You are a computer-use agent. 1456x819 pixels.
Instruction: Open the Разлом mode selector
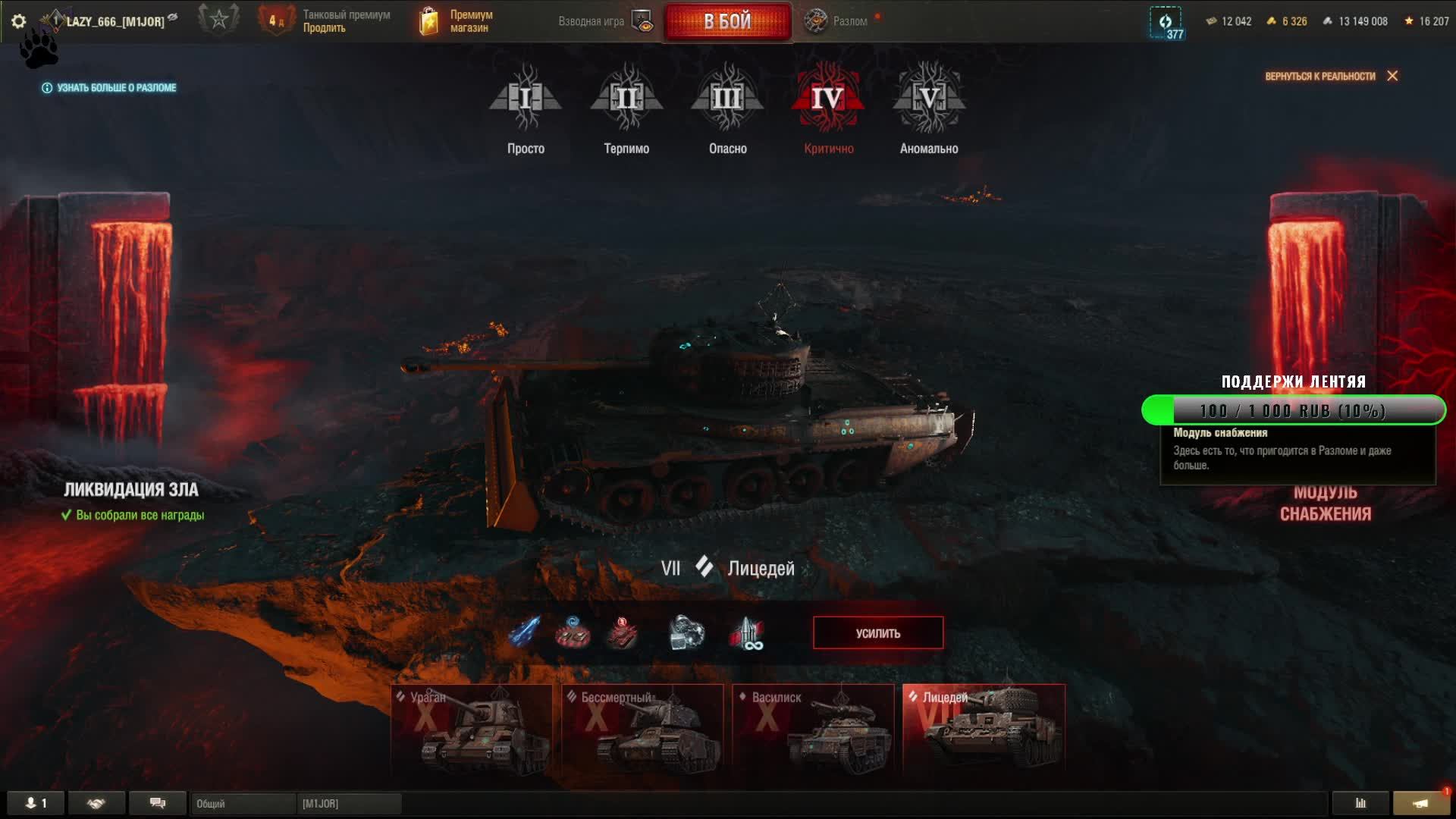pos(837,21)
